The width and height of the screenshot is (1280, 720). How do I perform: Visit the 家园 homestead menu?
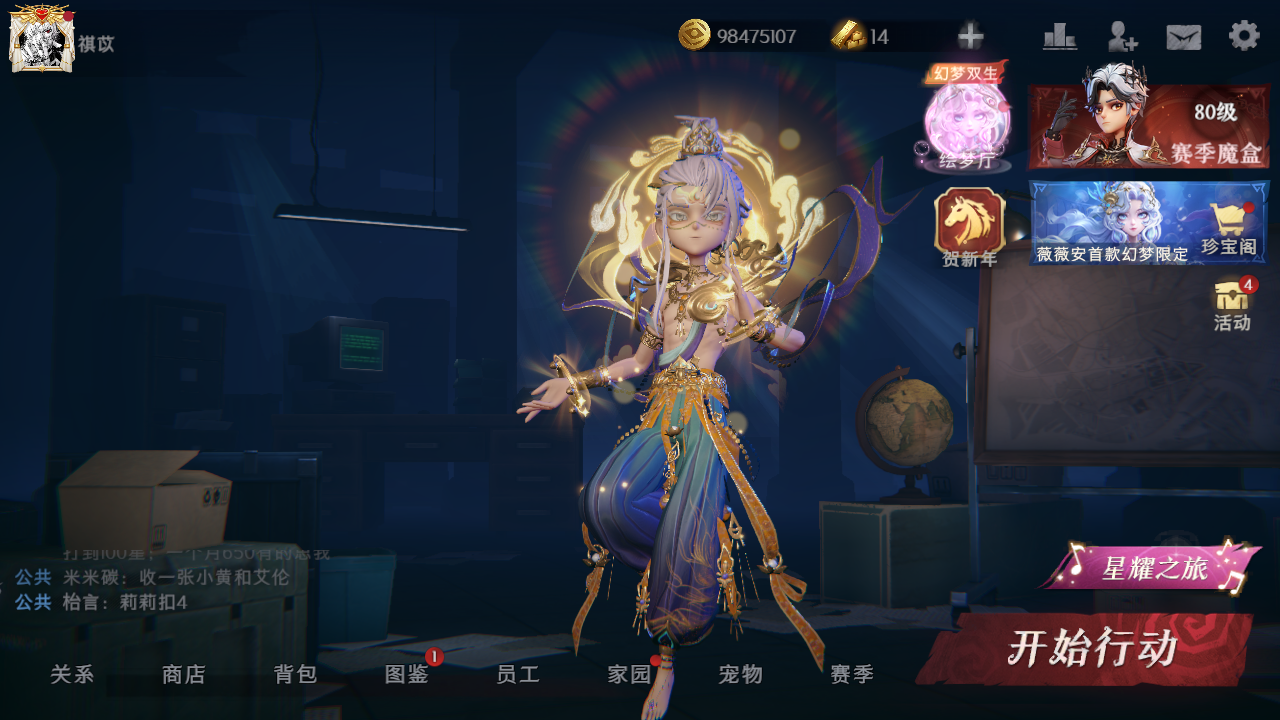pos(630,674)
